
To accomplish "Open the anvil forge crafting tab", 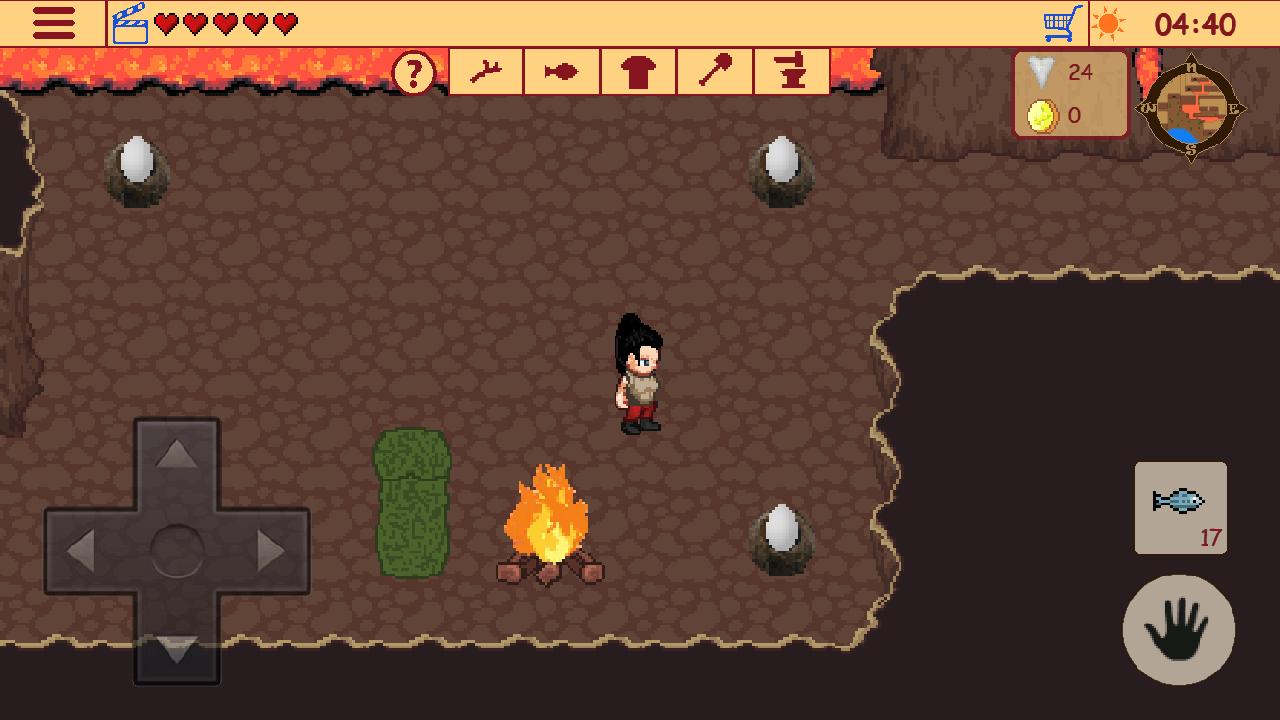I will pyautogui.click(x=791, y=71).
